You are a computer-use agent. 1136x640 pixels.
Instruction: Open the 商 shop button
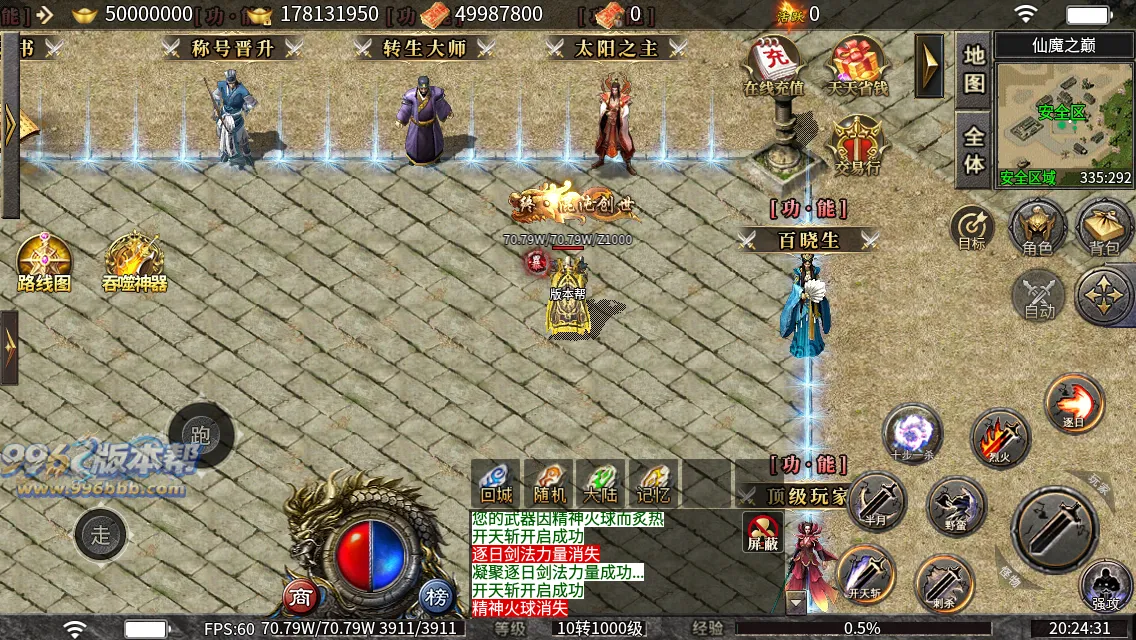(301, 597)
